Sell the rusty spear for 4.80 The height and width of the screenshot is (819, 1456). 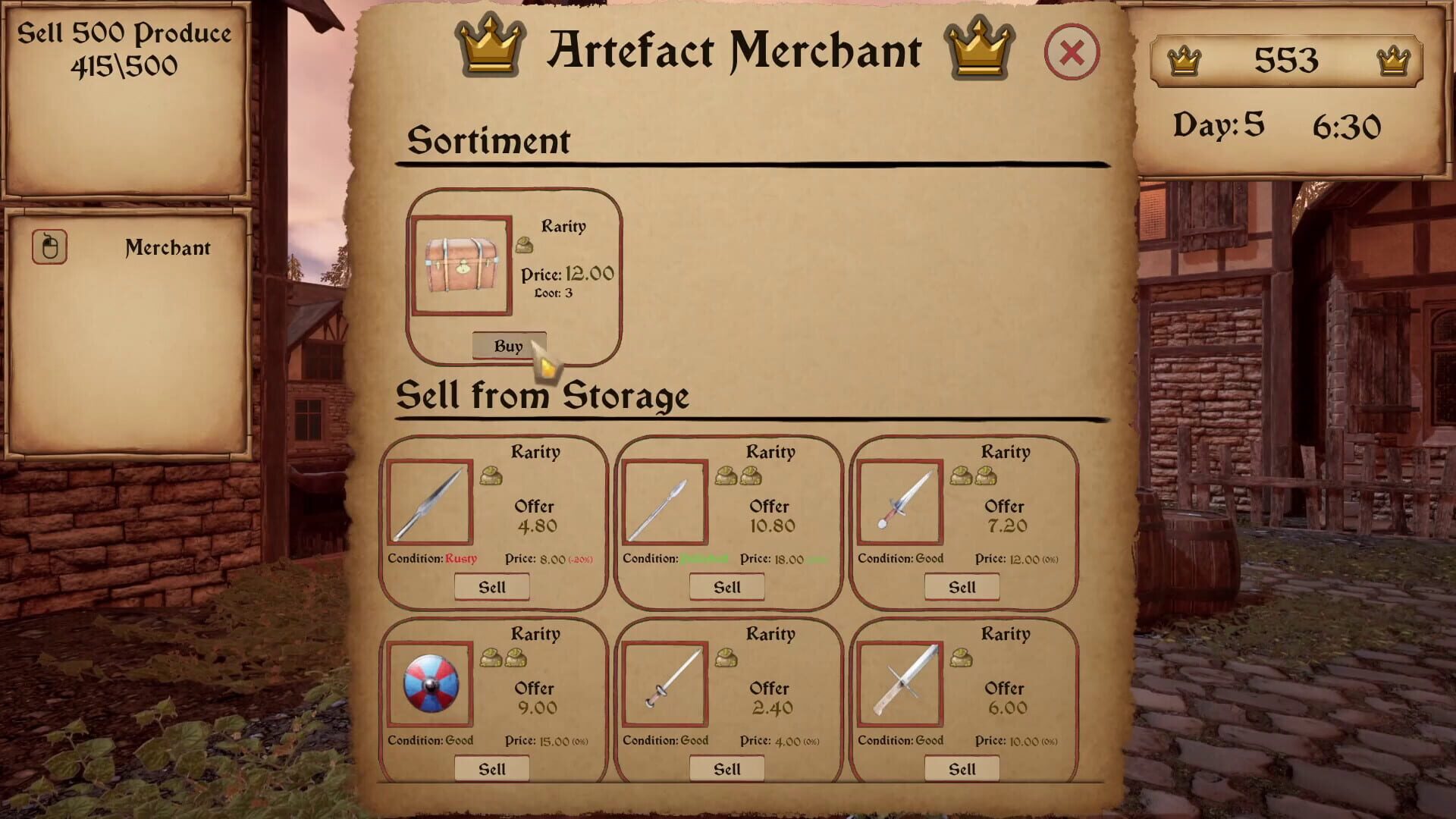click(491, 586)
